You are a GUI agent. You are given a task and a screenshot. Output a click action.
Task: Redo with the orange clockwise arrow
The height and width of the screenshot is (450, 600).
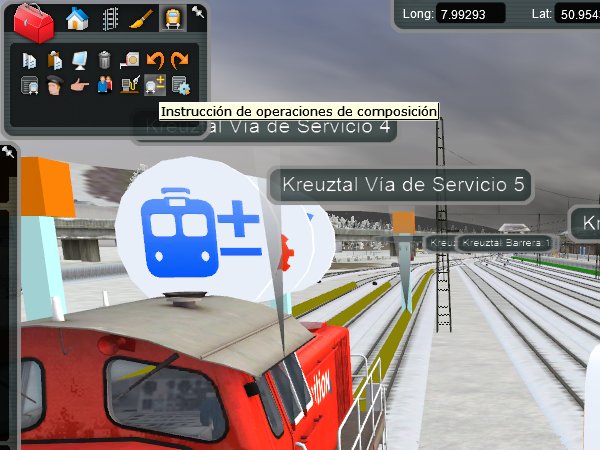pyautogui.click(x=179, y=60)
